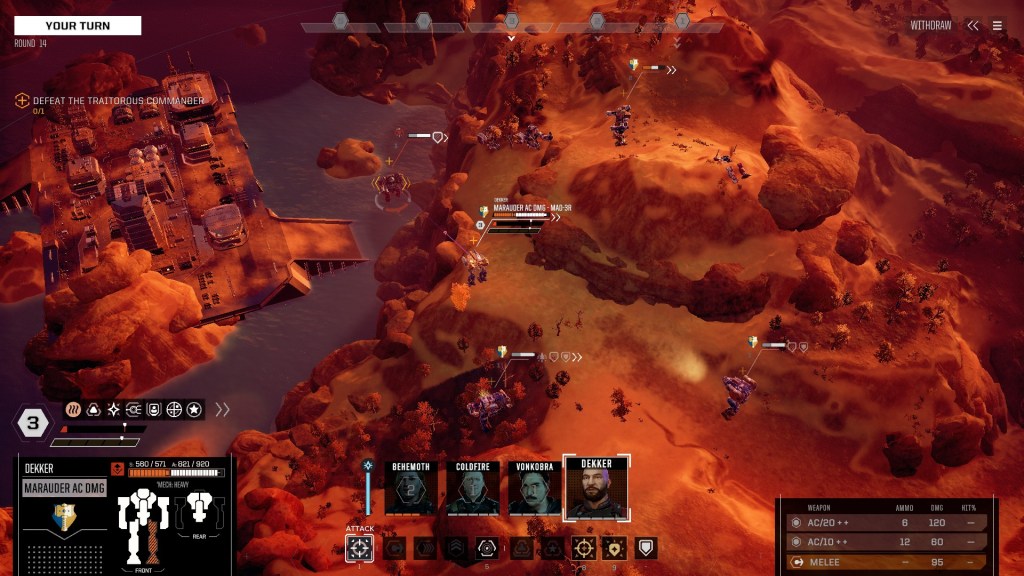This screenshot has height=576, width=1024.
Task: Select pilot Behemoth portrait
Action: [411, 488]
